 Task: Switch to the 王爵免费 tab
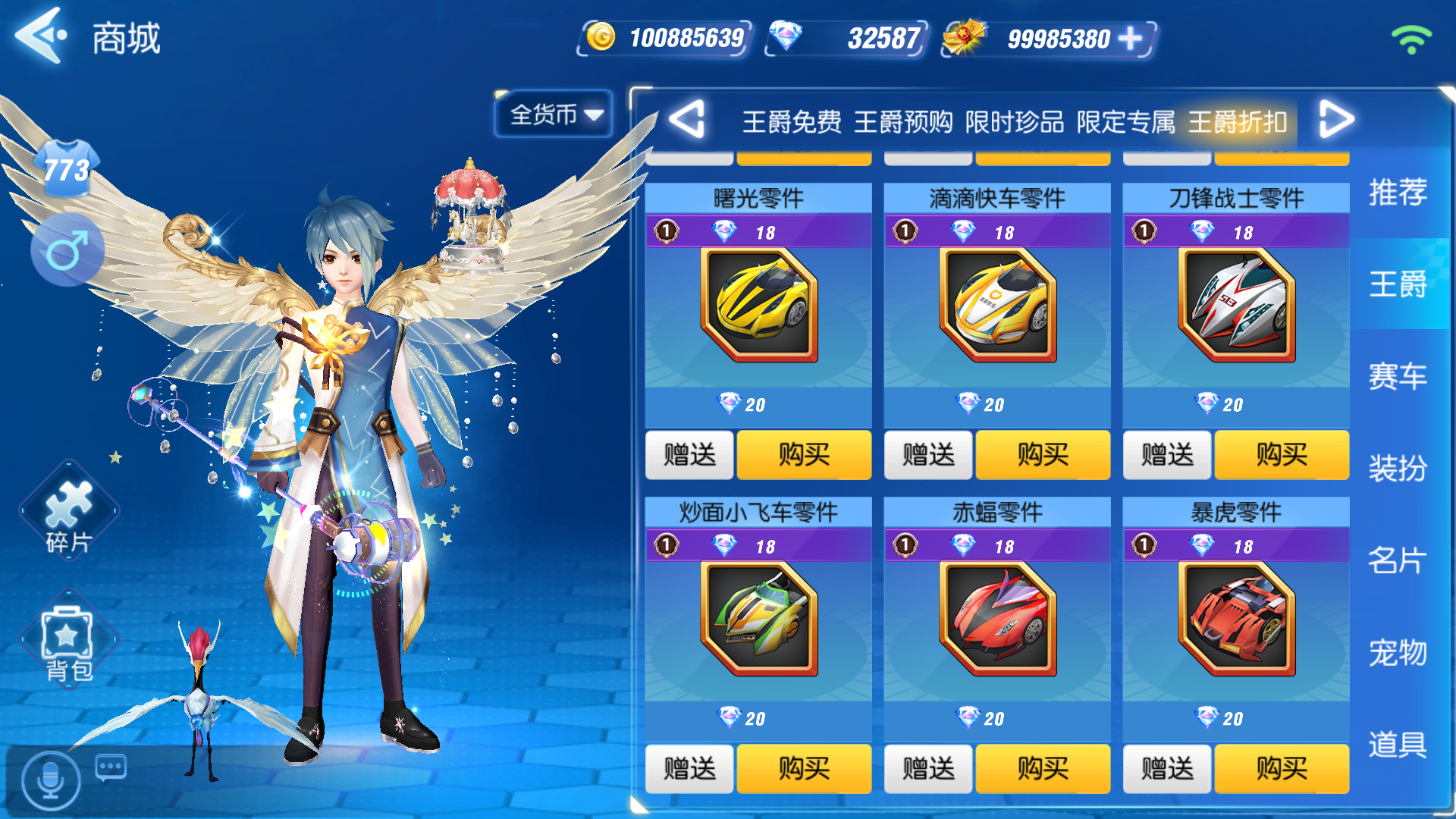(792, 122)
